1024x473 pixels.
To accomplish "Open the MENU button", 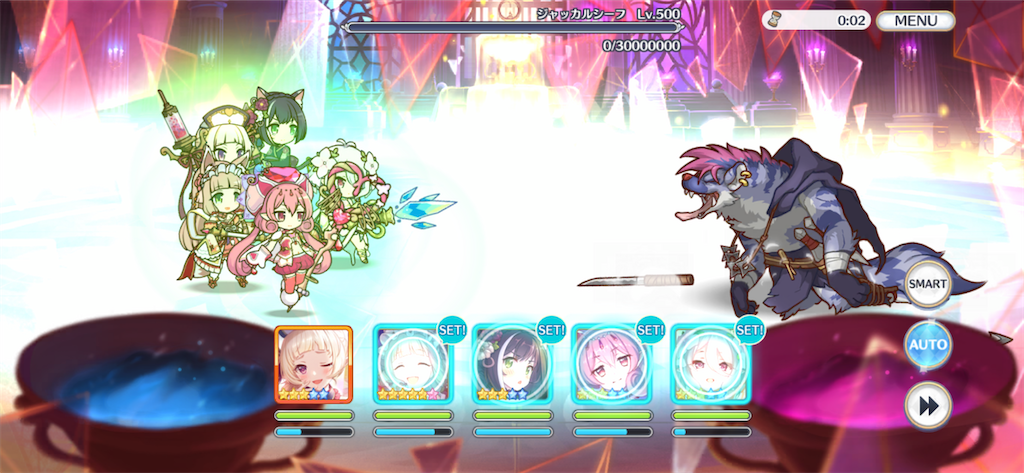I will [915, 20].
